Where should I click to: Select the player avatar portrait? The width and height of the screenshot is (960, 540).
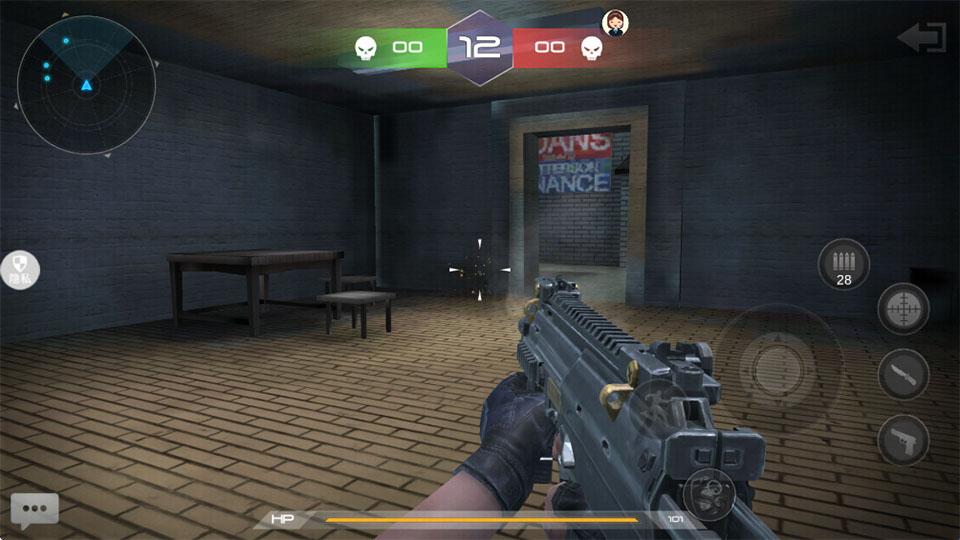tap(613, 22)
